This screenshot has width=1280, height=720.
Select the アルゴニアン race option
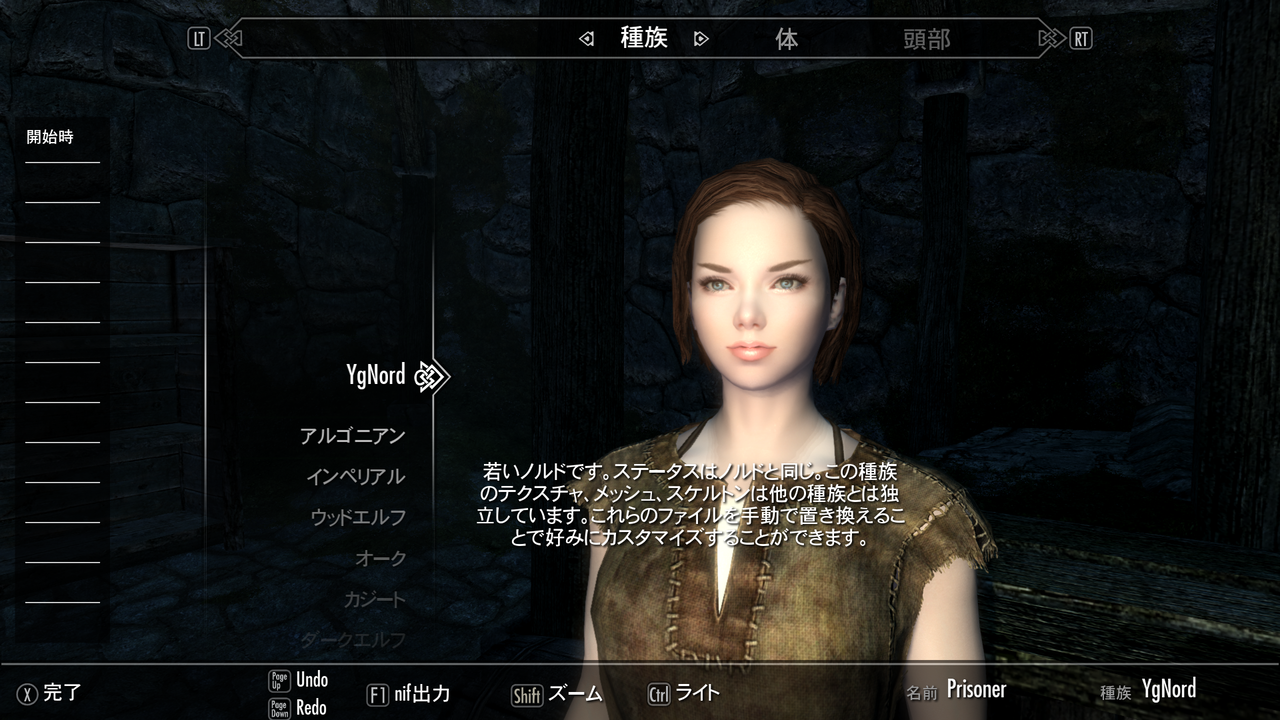tap(352, 434)
